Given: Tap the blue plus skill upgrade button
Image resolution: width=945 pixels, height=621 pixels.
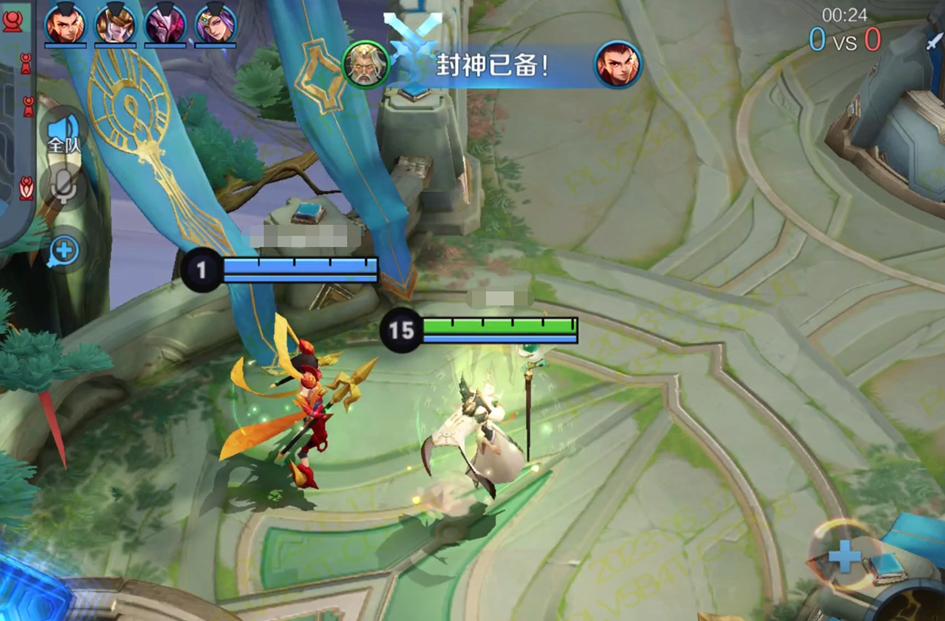Looking at the screenshot, I should [844, 556].
